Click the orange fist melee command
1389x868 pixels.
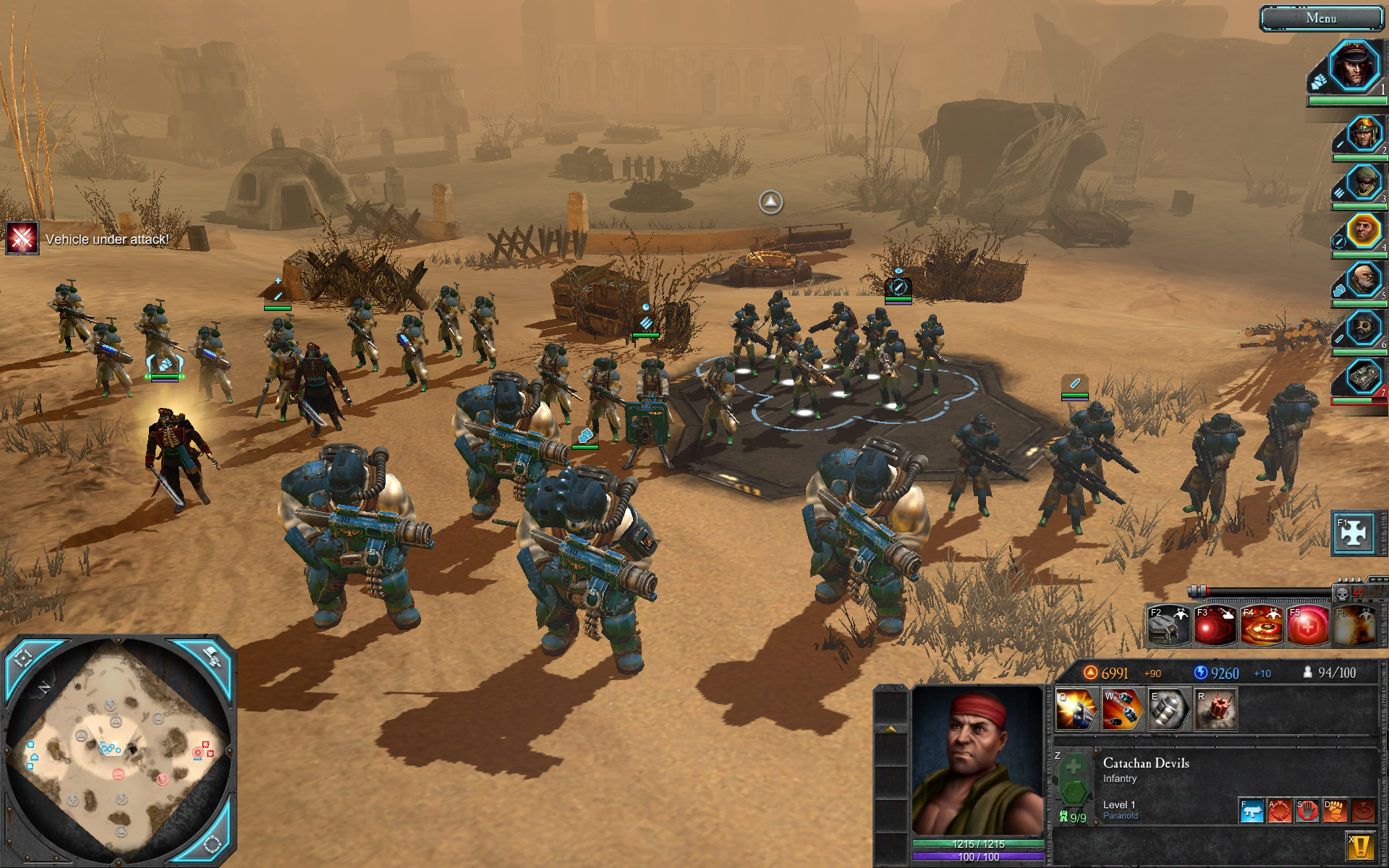click(x=1334, y=811)
